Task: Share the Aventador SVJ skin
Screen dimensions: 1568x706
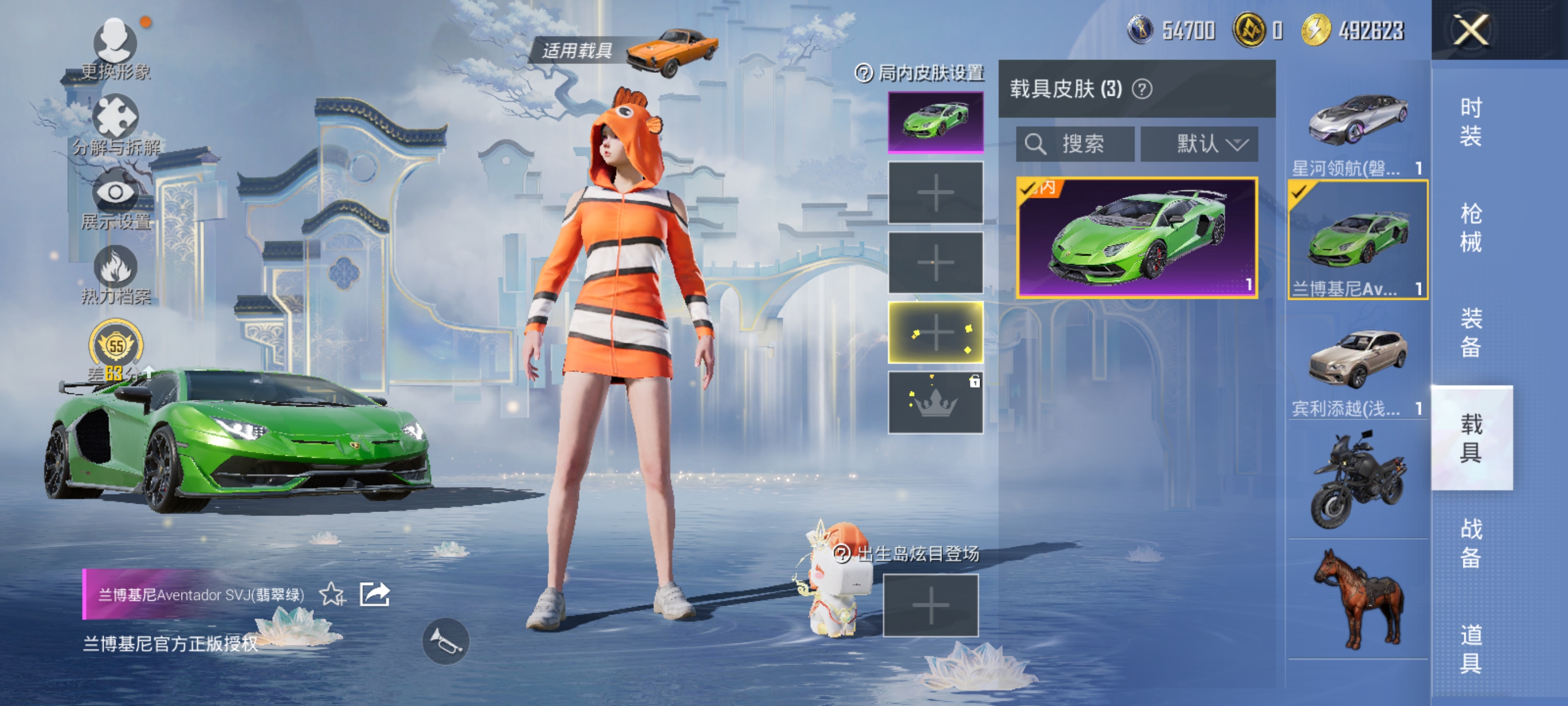Action: tap(374, 594)
